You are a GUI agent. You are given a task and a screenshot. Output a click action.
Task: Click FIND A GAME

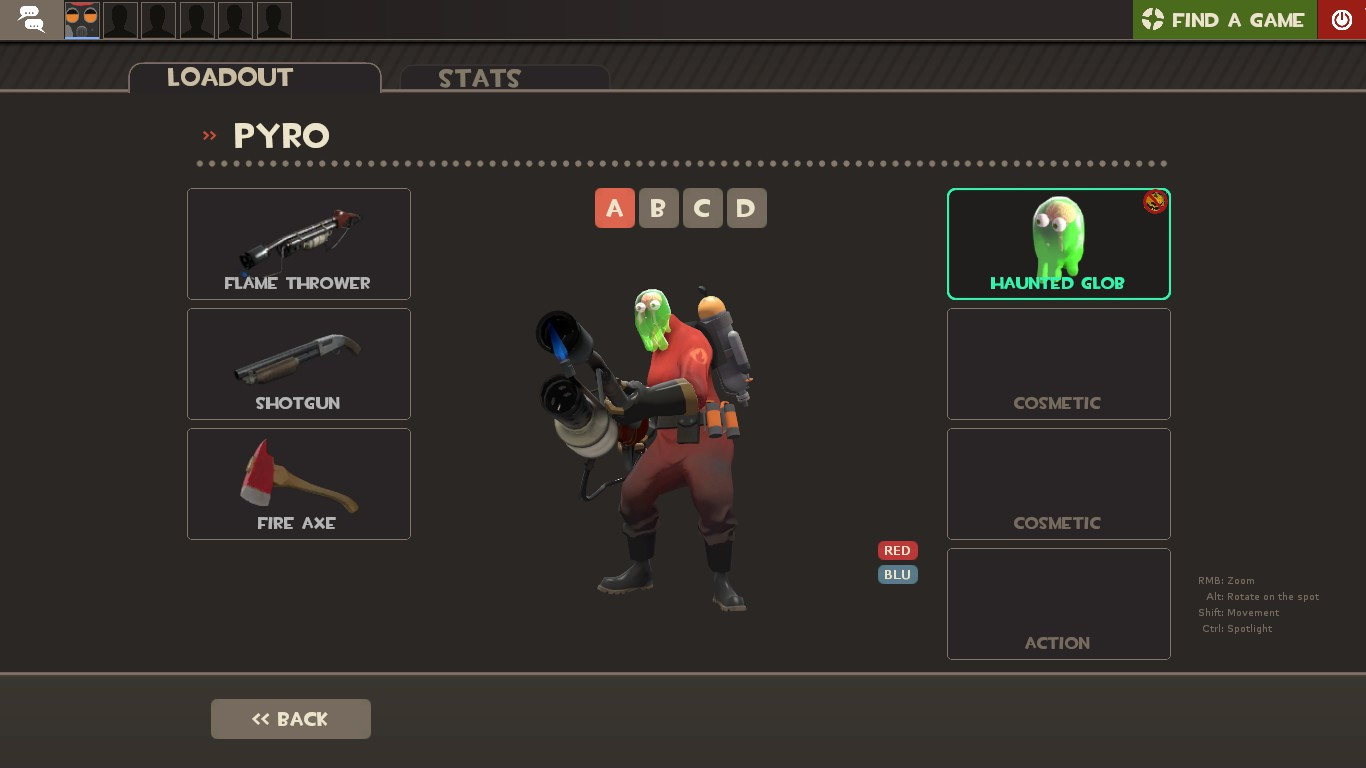1238,19
